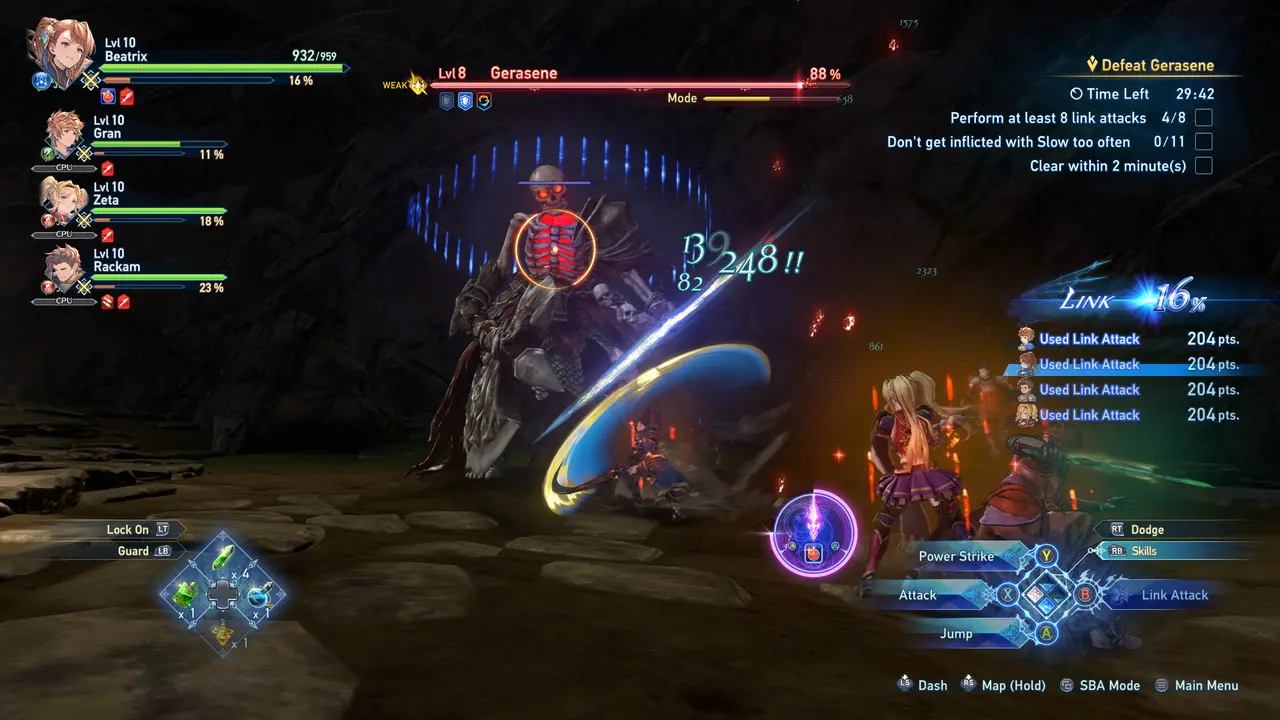Click the golden revival item at the wheel bottom
Screen dimensions: 1280x720
[x=222, y=633]
